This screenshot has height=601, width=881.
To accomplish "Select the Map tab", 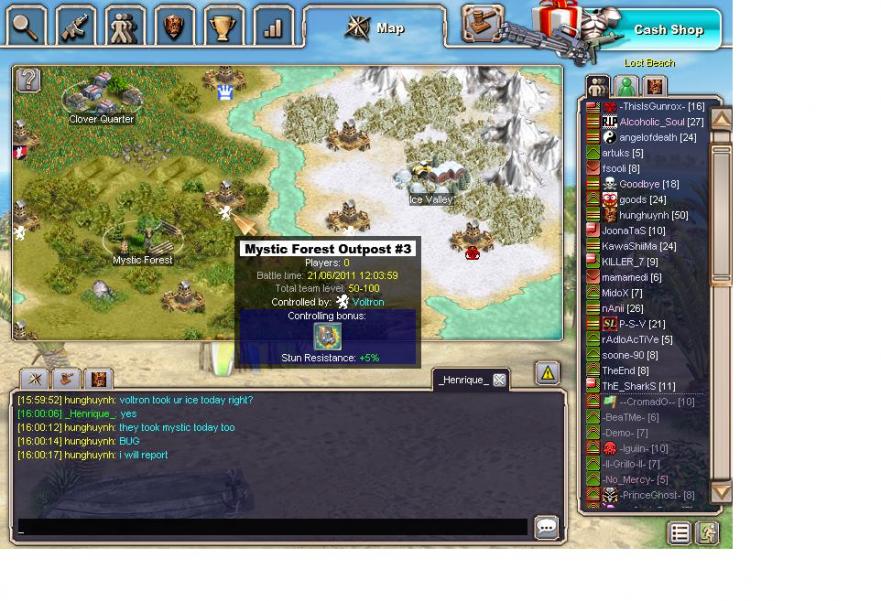I will click(375, 28).
